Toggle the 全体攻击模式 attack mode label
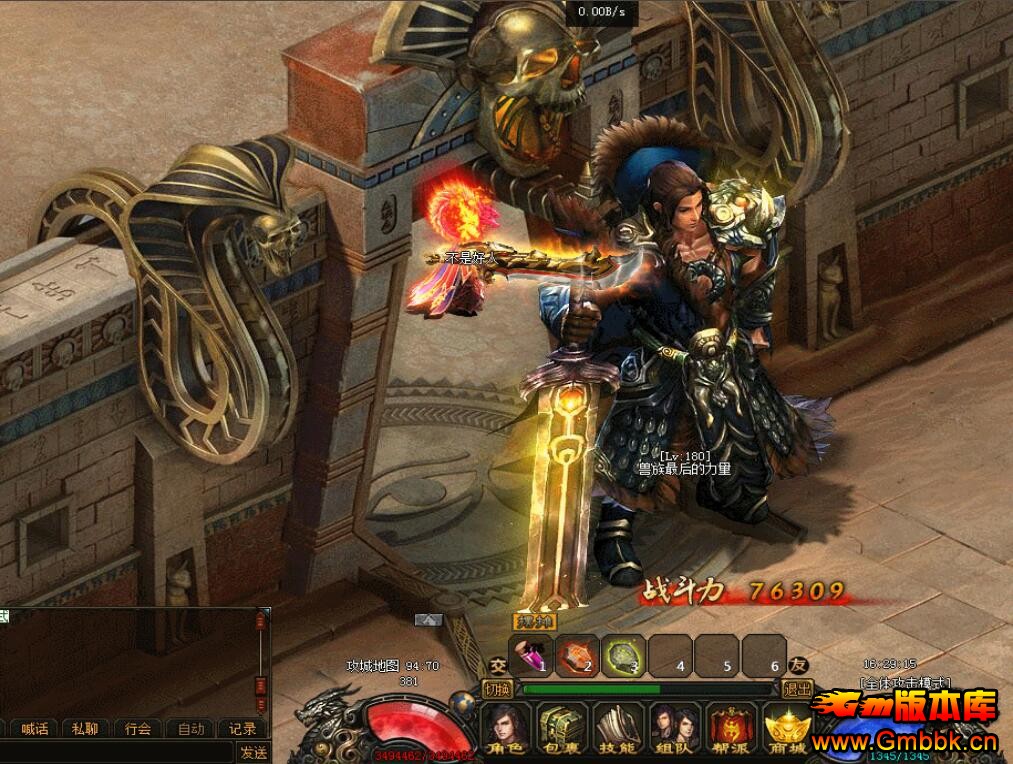The width and height of the screenshot is (1013, 764). pos(905,682)
